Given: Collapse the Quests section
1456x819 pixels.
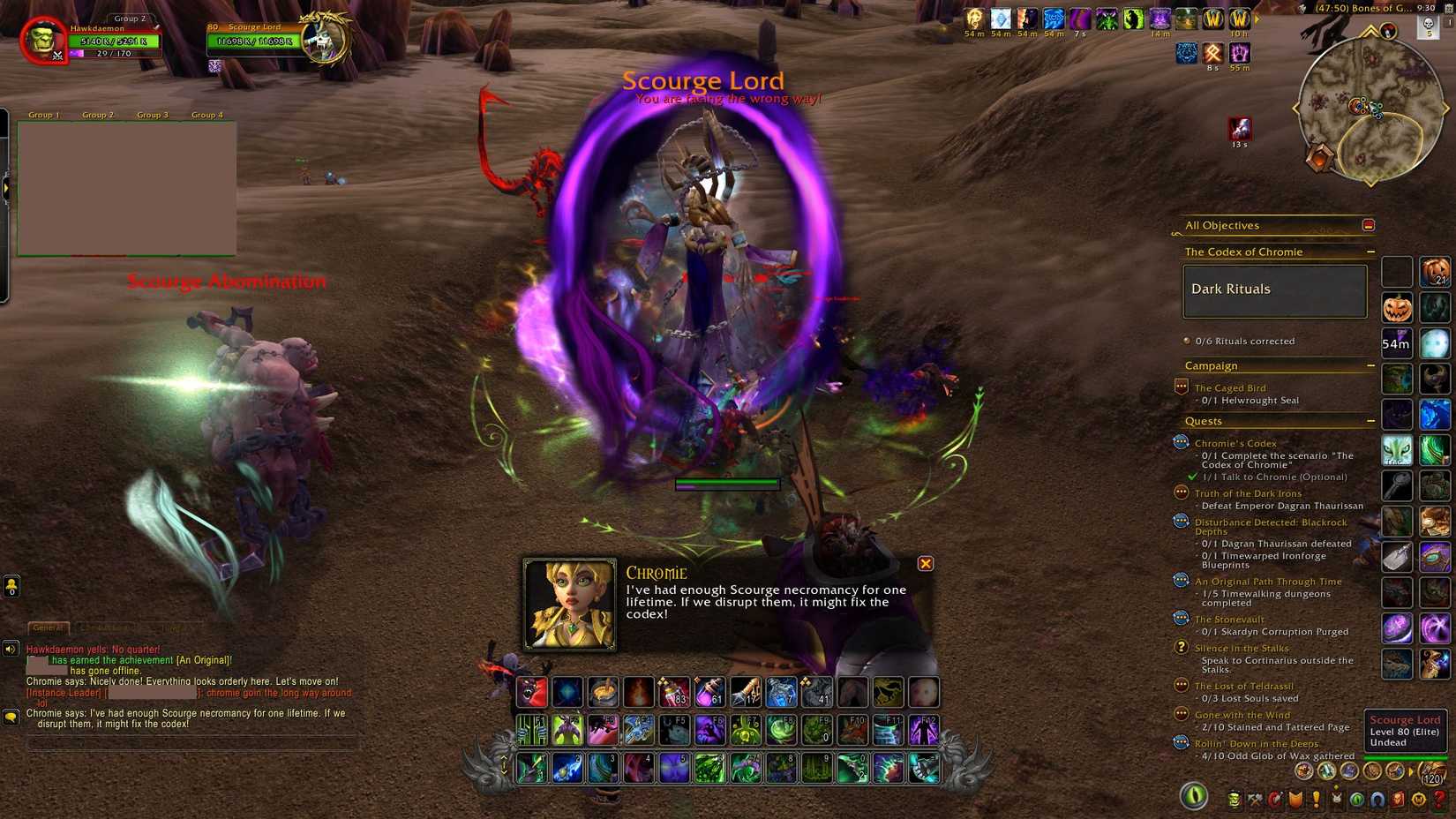Looking at the screenshot, I should [x=1371, y=421].
